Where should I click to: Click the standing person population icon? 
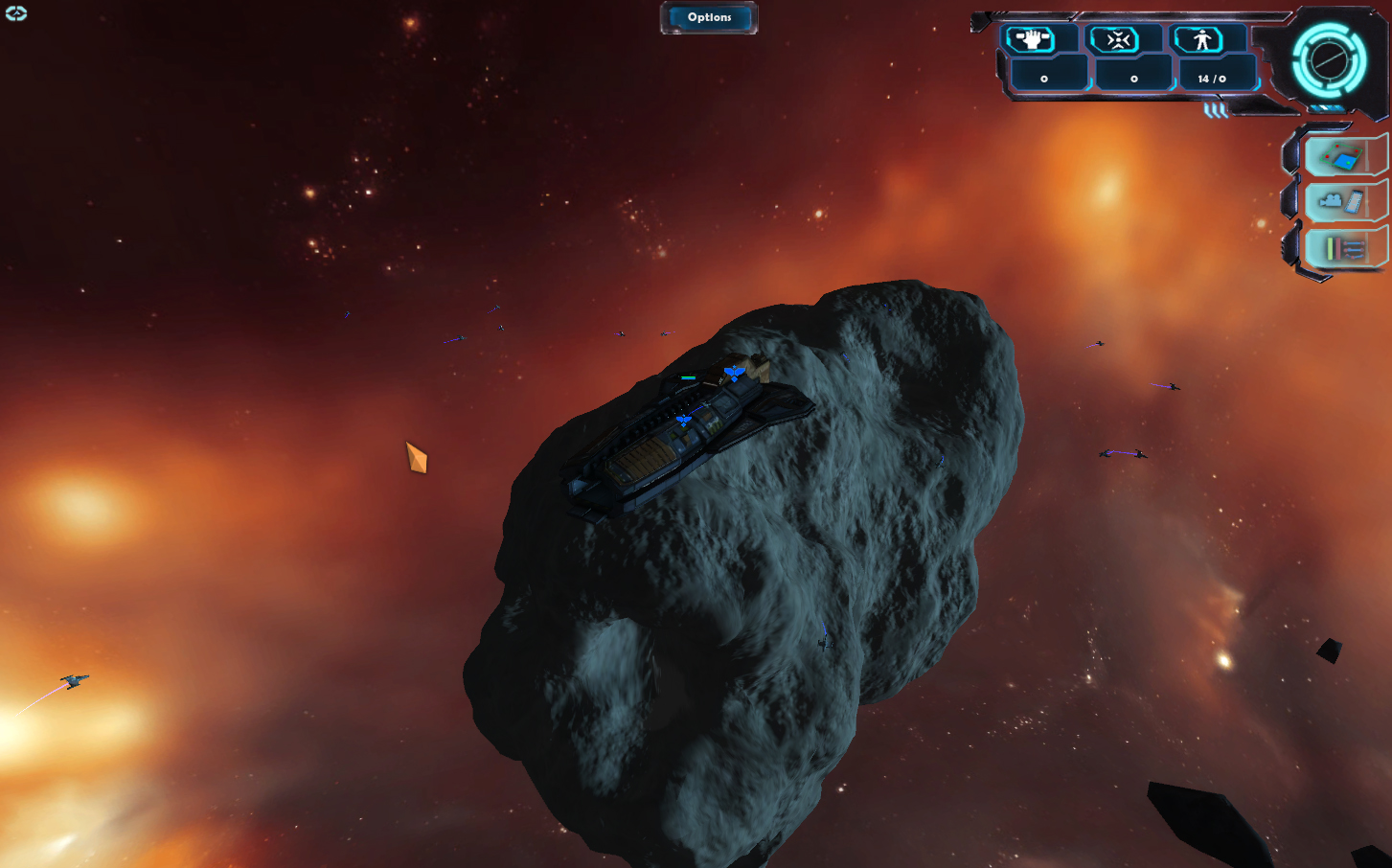1202,39
